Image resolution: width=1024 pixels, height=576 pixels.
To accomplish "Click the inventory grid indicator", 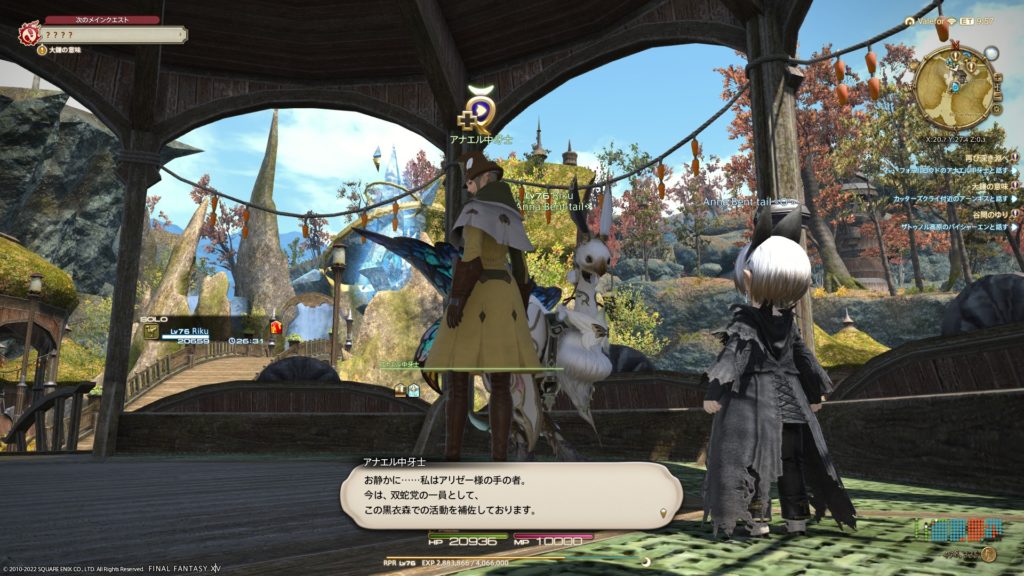I will pos(952,529).
